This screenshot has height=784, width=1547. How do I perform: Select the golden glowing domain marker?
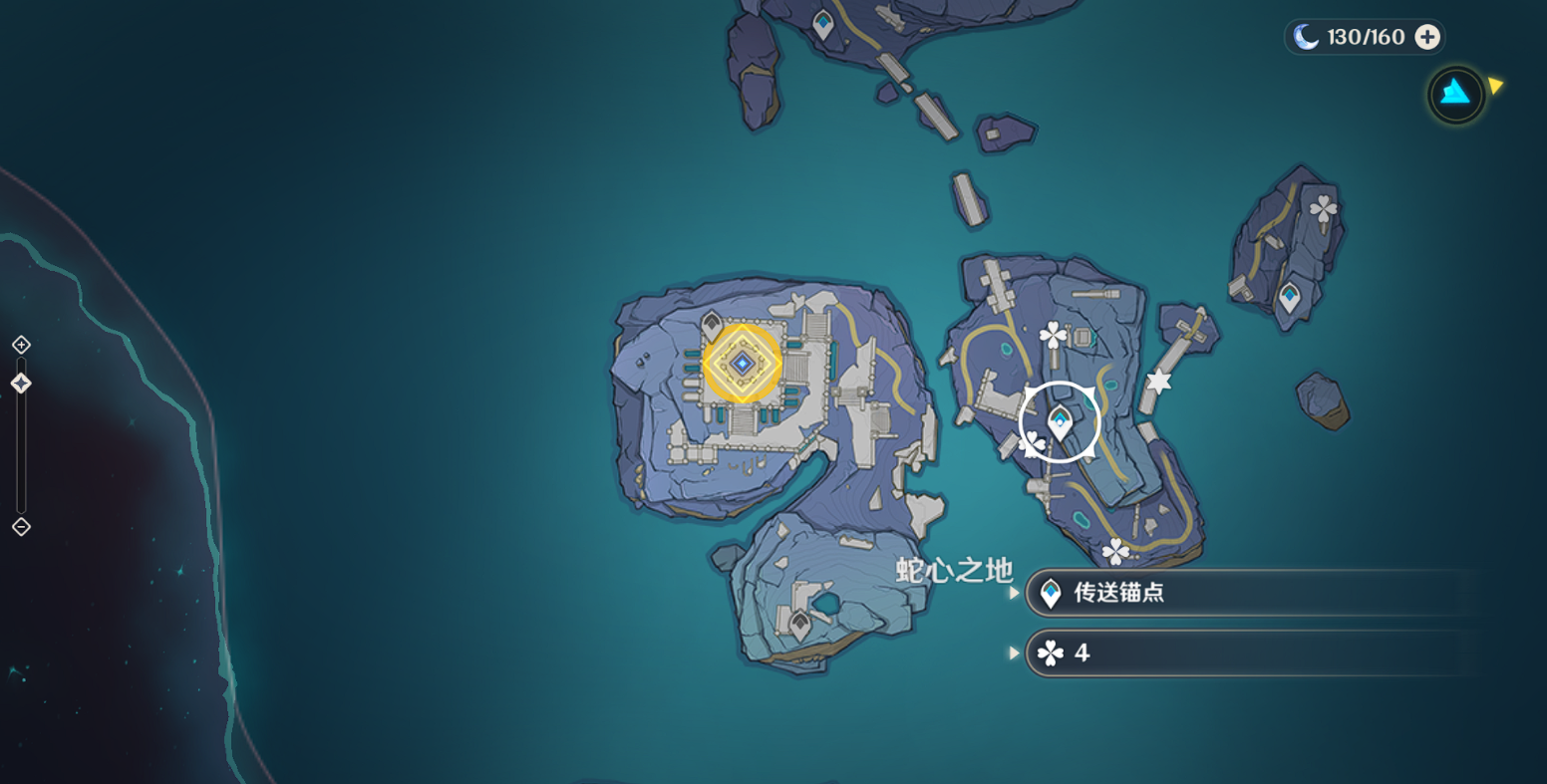click(742, 364)
